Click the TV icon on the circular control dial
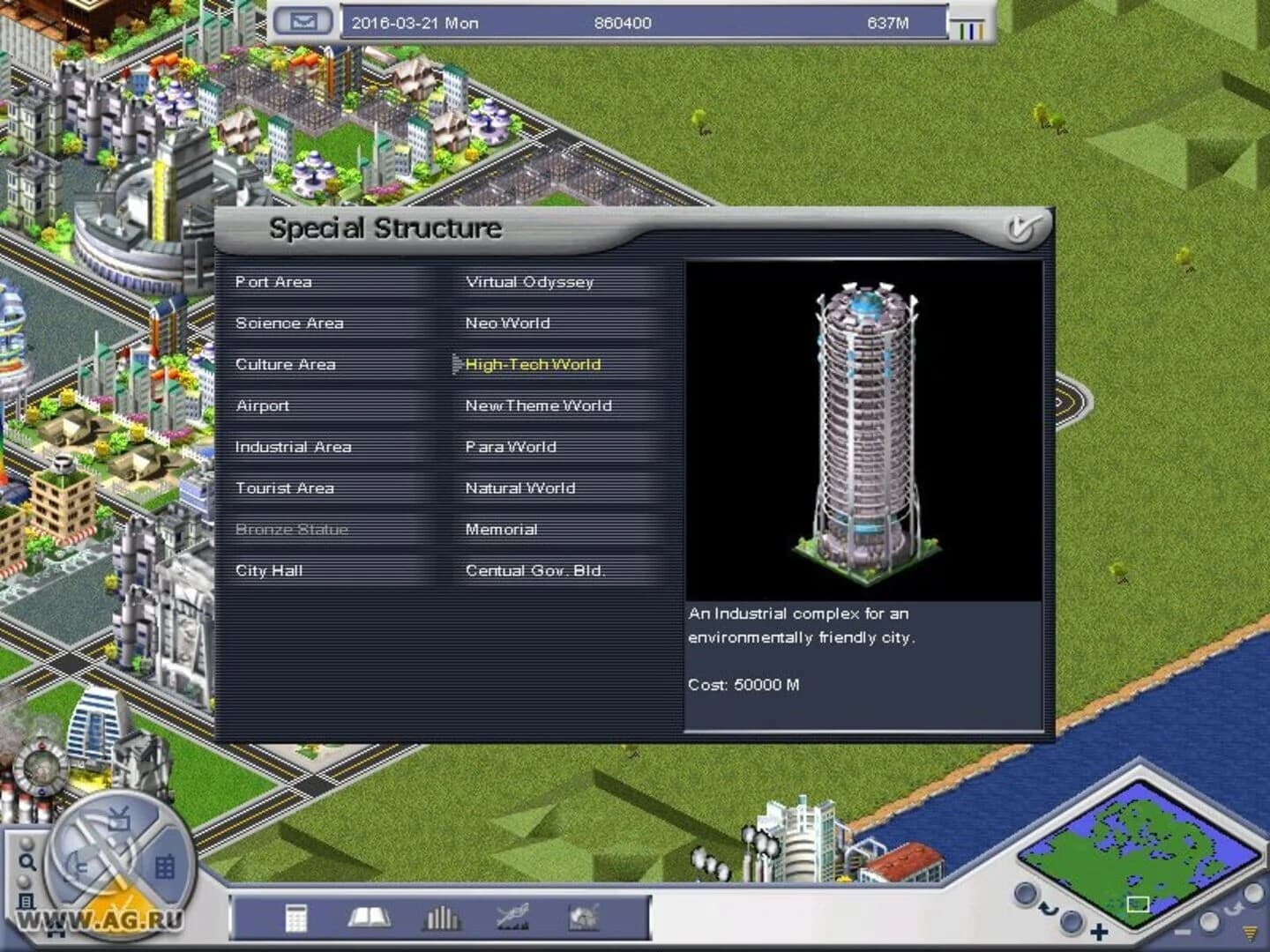 [118, 819]
